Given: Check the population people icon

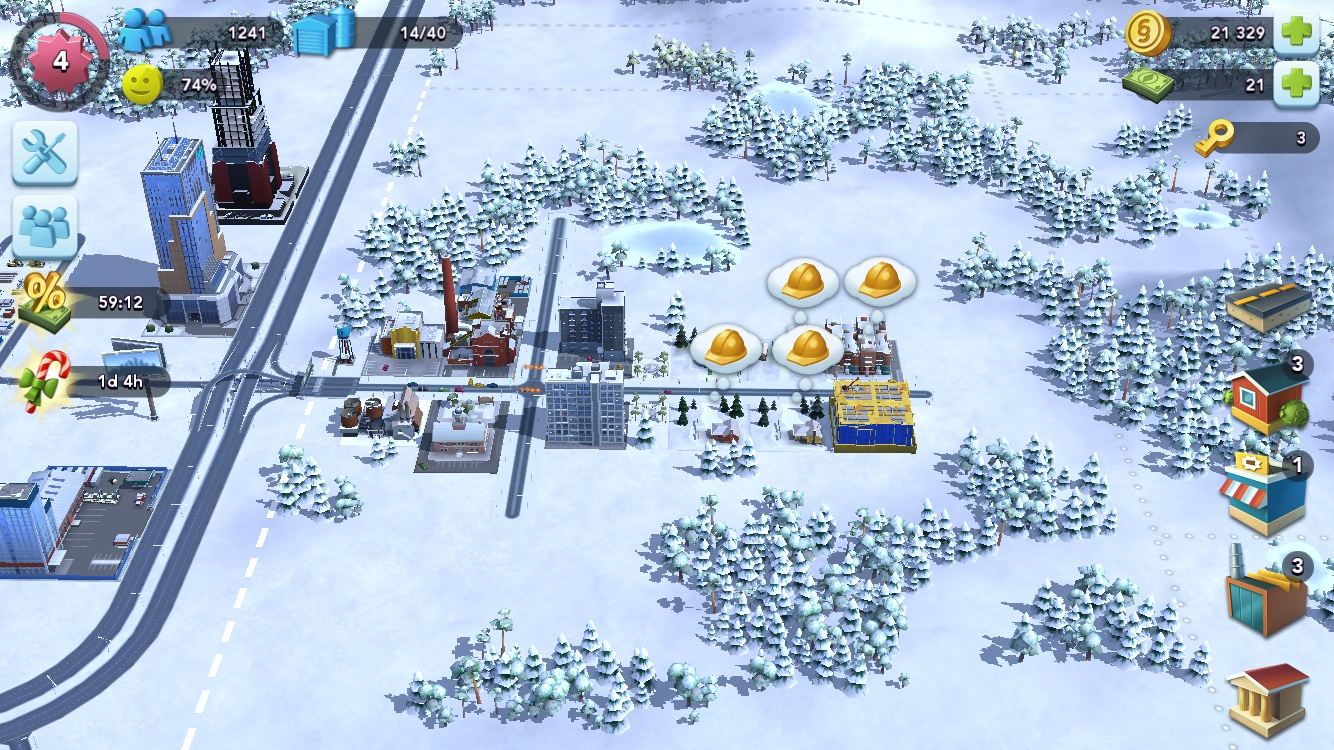Looking at the screenshot, I should [x=144, y=31].
